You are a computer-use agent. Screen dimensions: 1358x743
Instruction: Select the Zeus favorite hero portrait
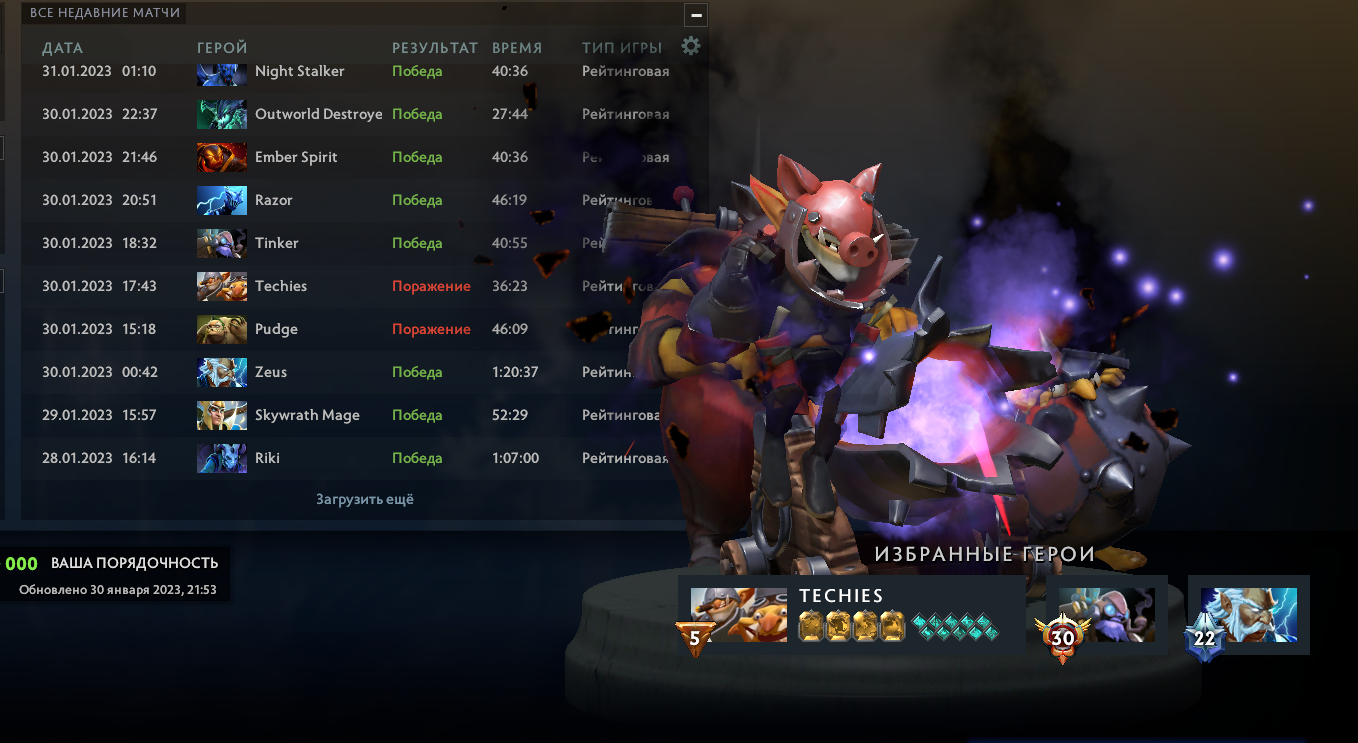tap(1248, 614)
